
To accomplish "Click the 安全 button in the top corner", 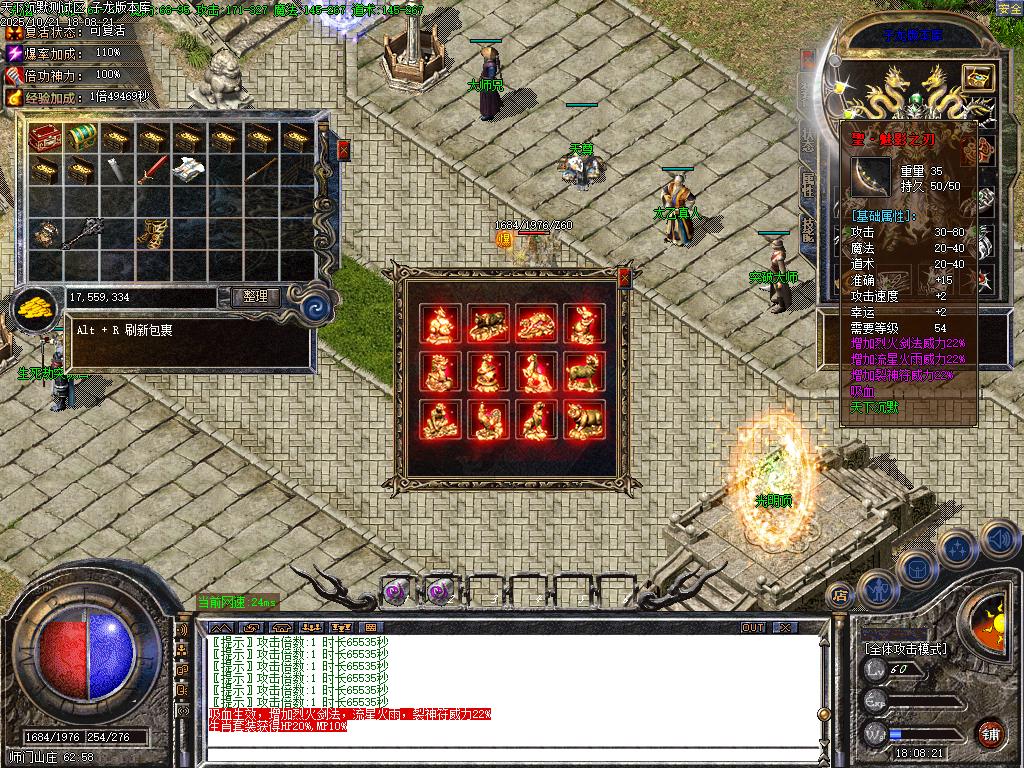I will 1009,8.
